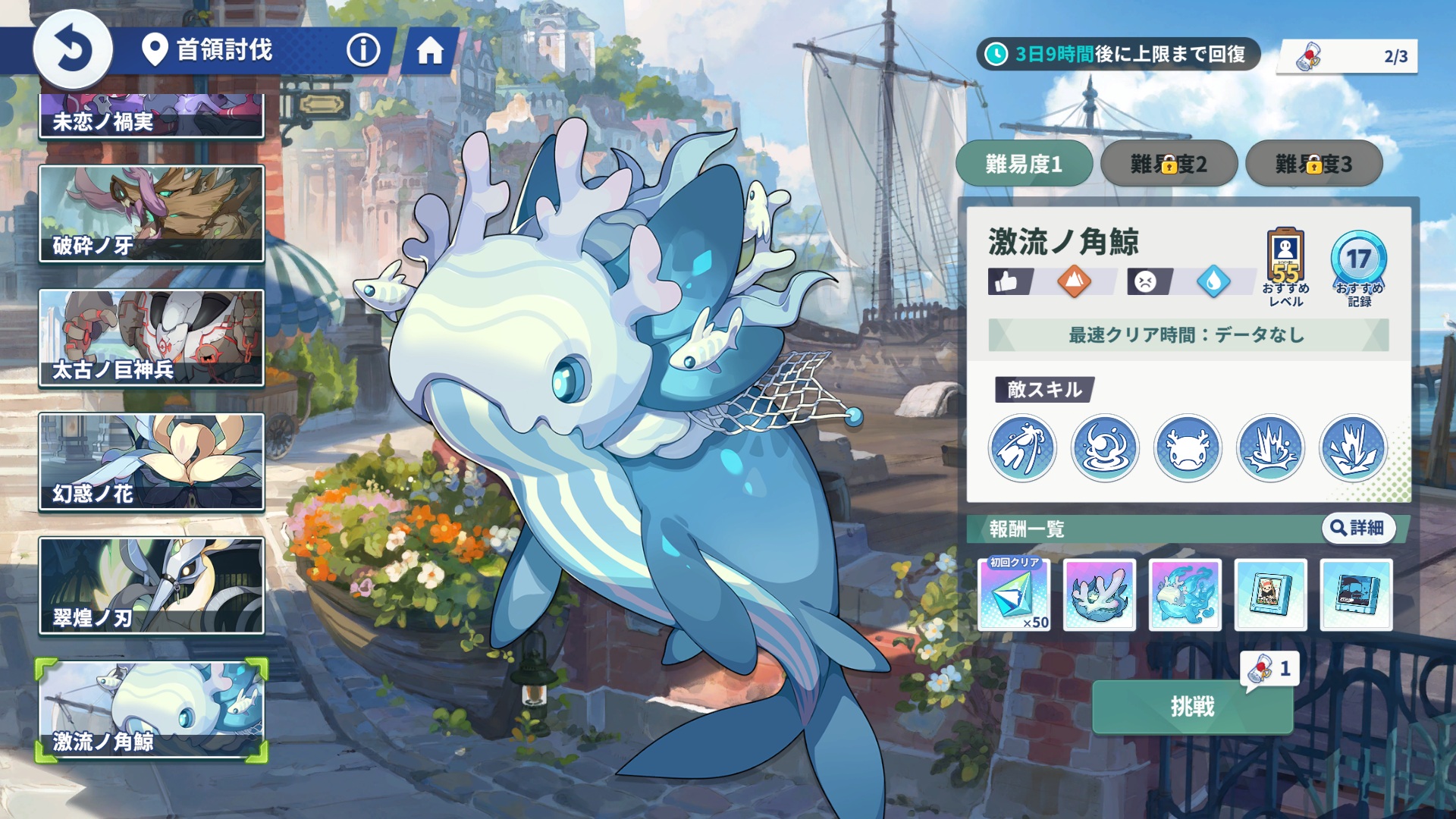The height and width of the screenshot is (819, 1456).
Task: Select the 未恋ノ禍実 boss tile
Action: (152, 116)
